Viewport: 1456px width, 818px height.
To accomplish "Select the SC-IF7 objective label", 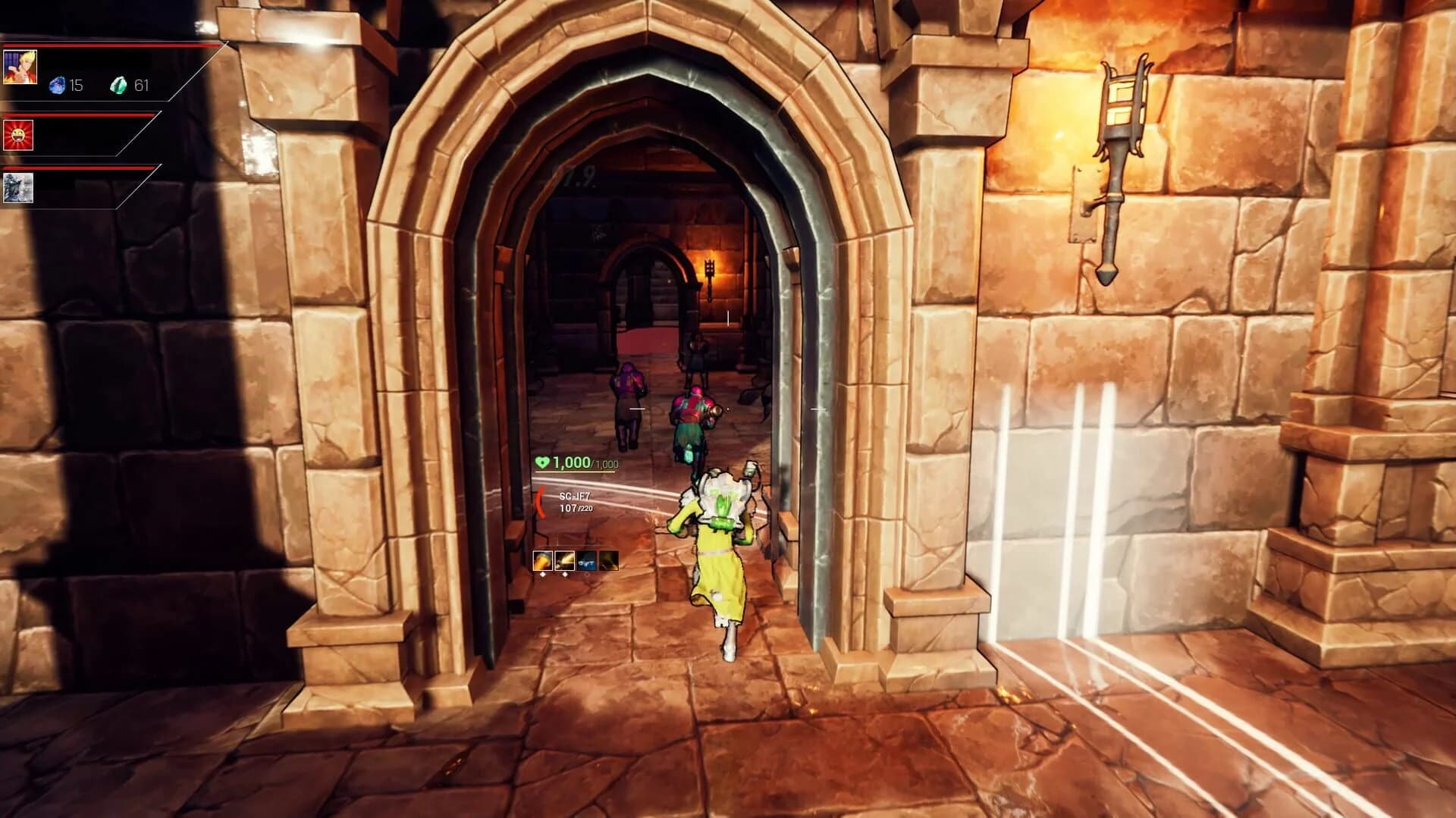I will tap(575, 497).
